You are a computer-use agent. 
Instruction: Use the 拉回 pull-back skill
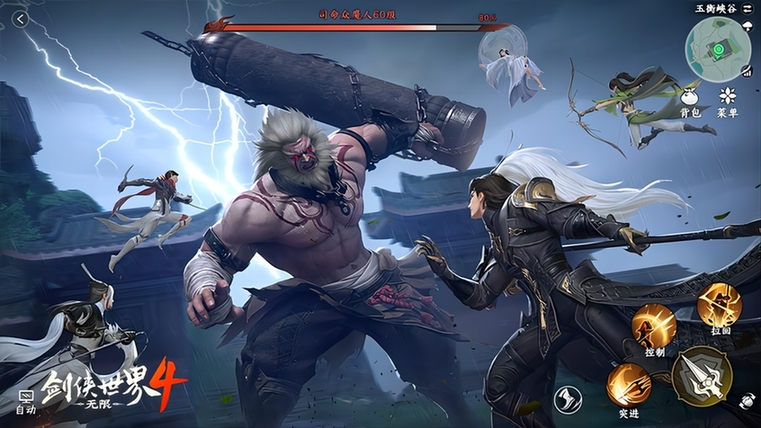[719, 305]
